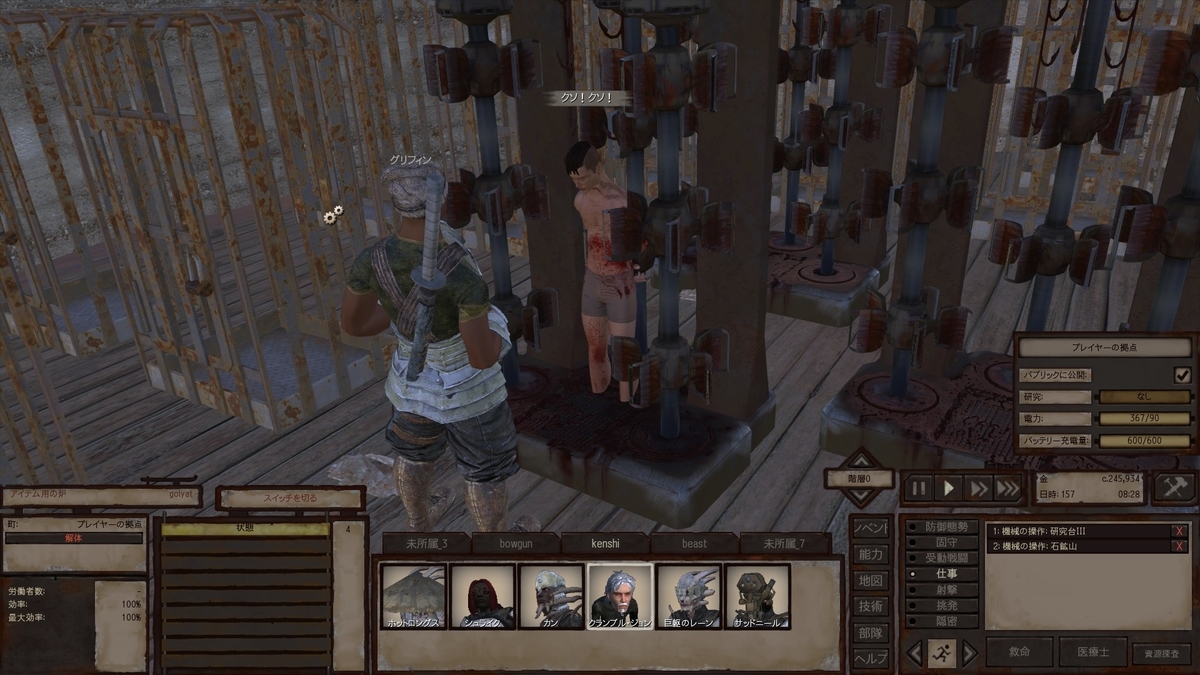Screen dimensions: 1200x675
Task: Open the 地図 map menu
Action: pos(870,580)
